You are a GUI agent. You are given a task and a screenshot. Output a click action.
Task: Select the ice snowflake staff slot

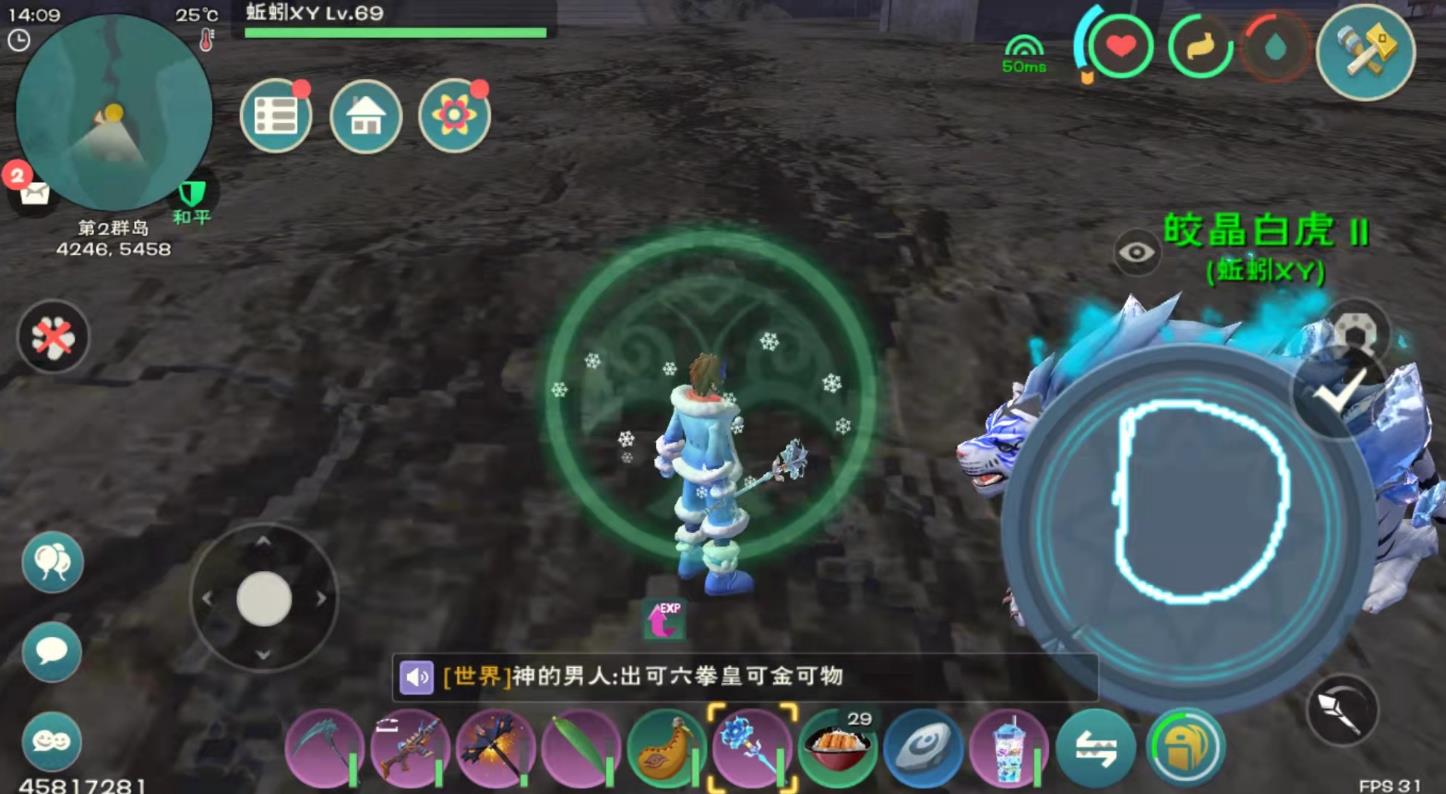(752, 749)
